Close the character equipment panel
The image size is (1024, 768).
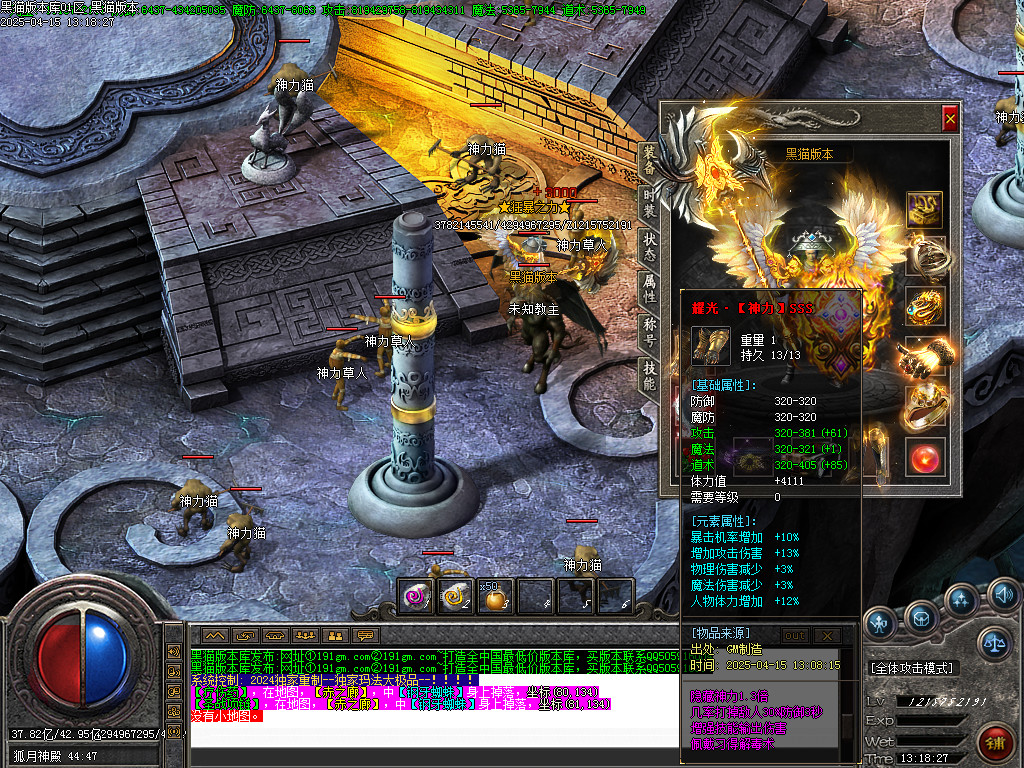coord(950,119)
